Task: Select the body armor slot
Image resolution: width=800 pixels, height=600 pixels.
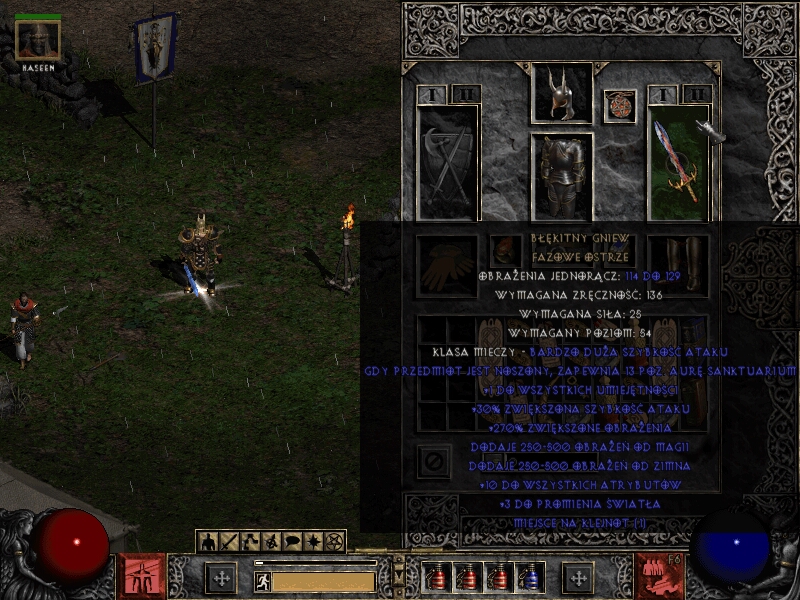Action: [x=561, y=173]
